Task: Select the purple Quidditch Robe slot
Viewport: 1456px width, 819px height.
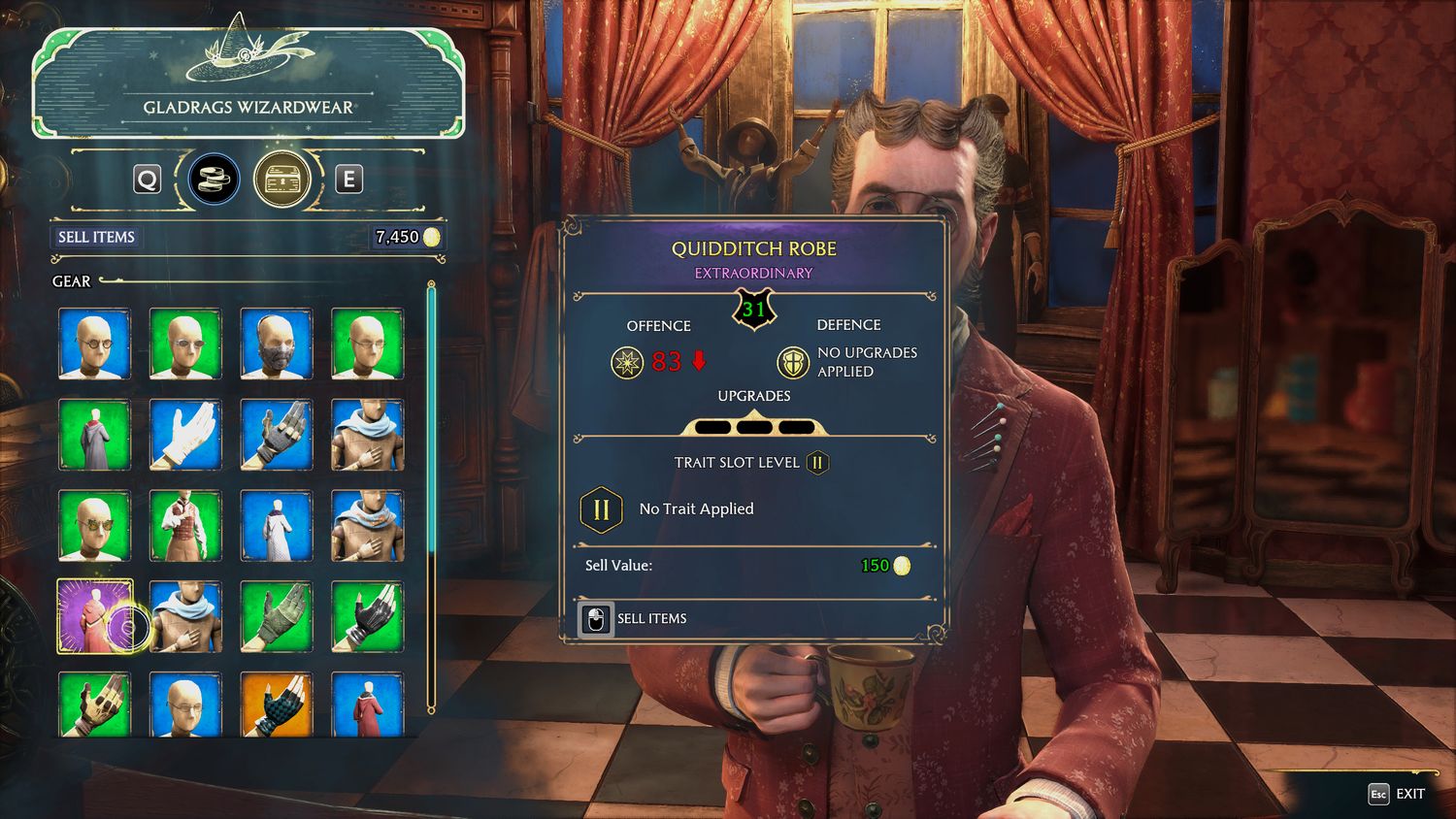Action: [94, 616]
